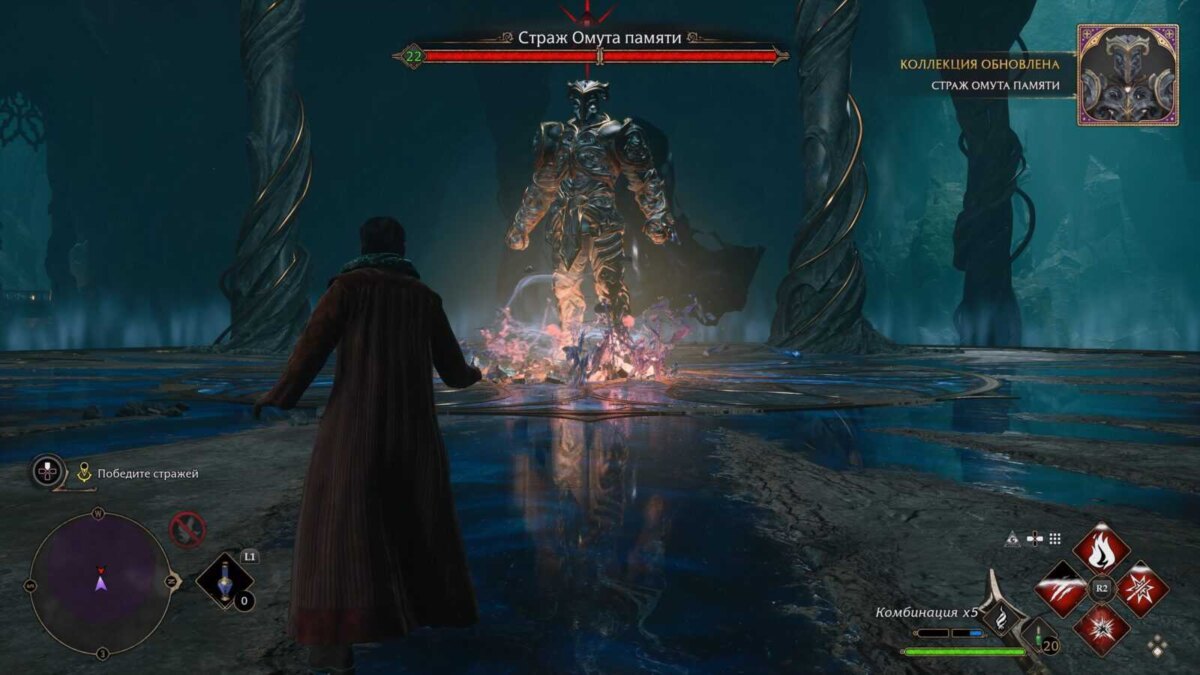Use the blue potion tool slot
Image resolution: width=1200 pixels, height=675 pixels.
pyautogui.click(x=222, y=580)
